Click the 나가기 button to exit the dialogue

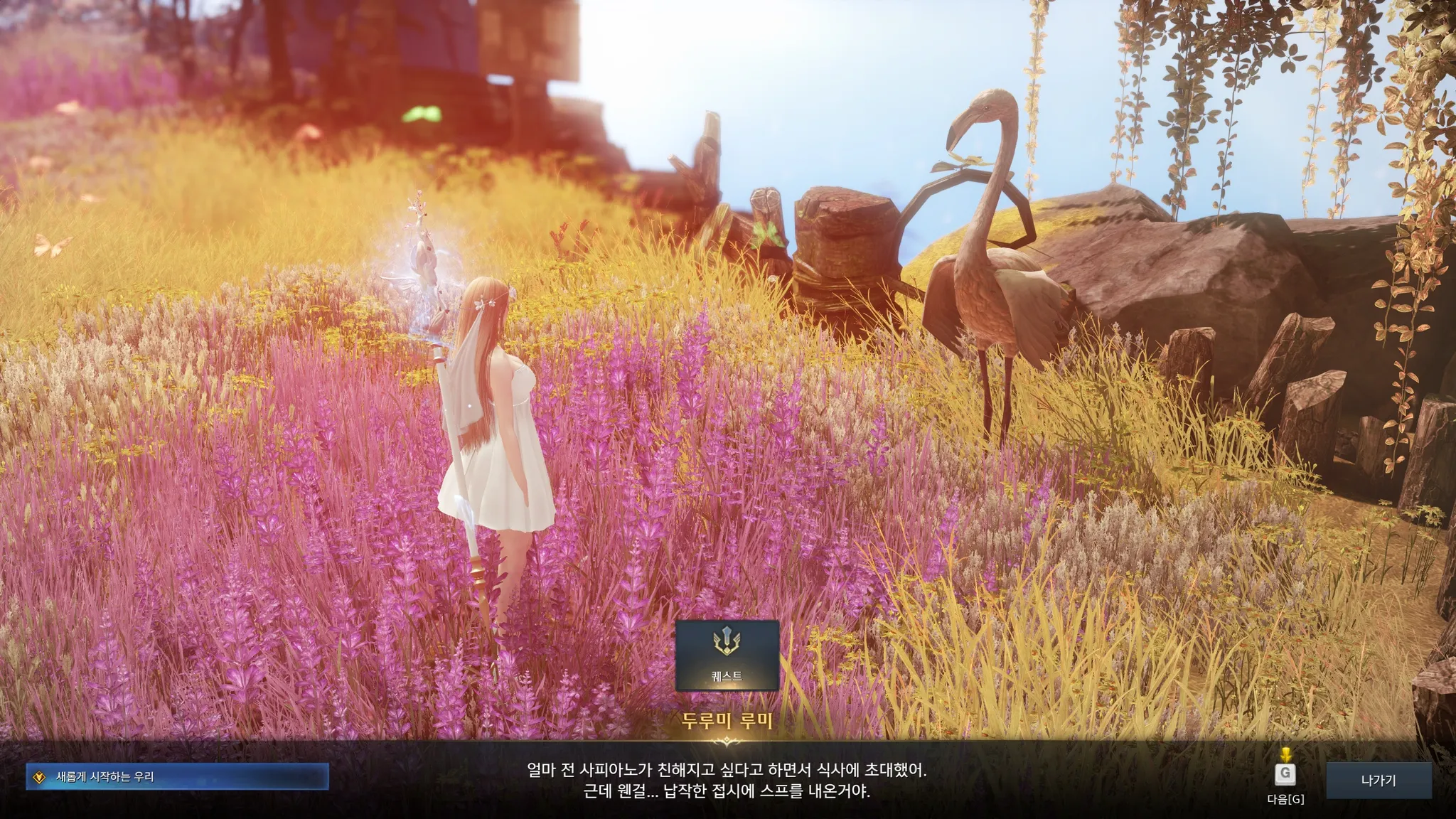tap(1379, 781)
